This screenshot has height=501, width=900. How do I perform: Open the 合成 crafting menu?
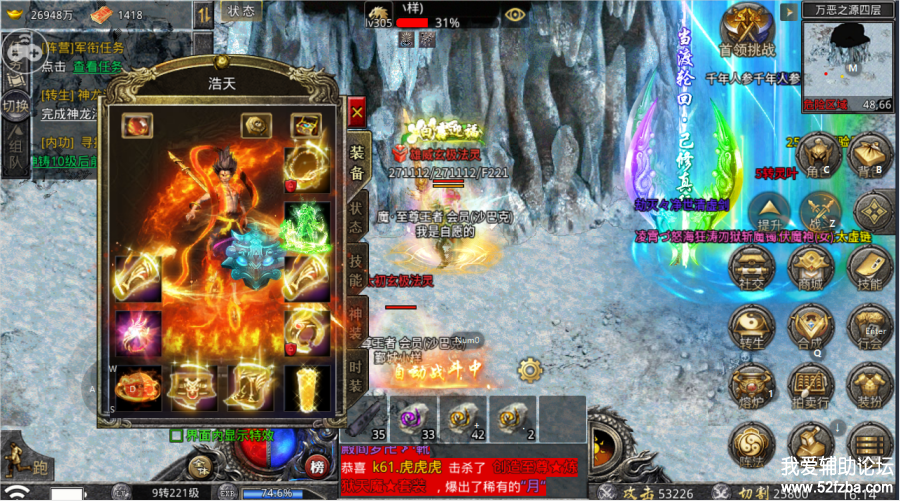point(810,327)
